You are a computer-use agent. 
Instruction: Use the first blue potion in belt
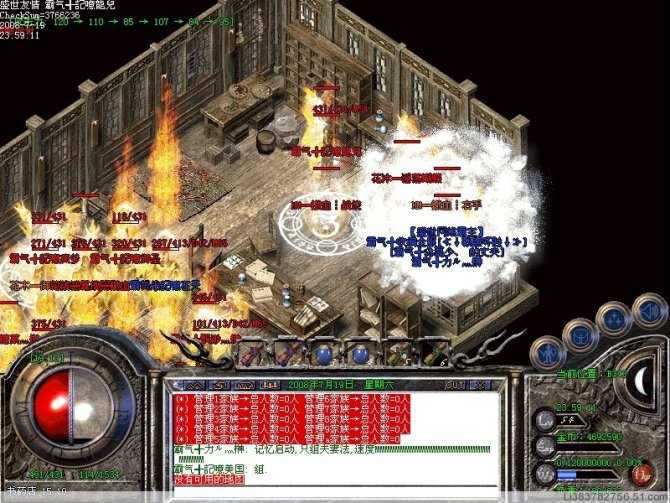322,353
